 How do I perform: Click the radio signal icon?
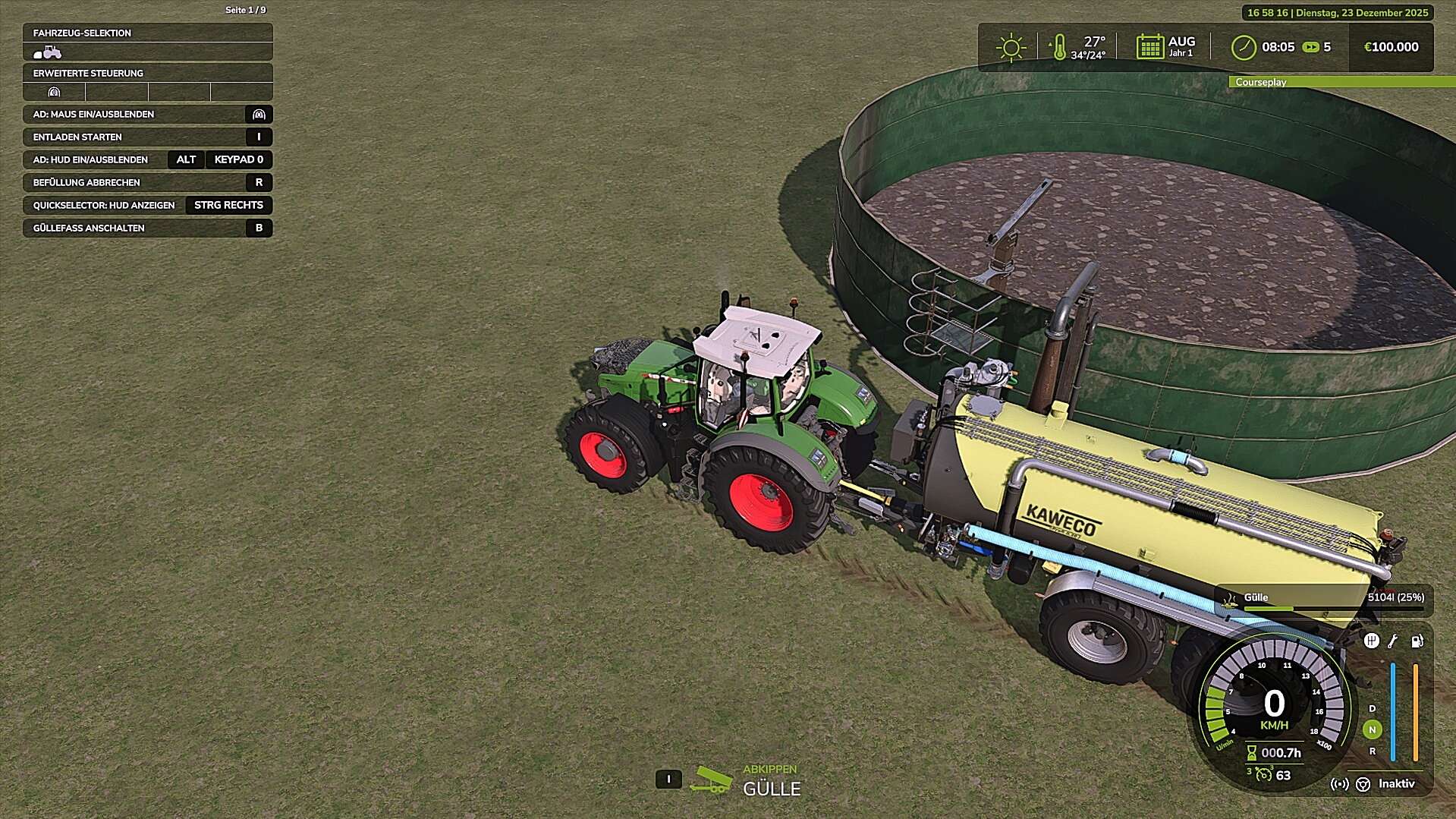pyautogui.click(x=1340, y=784)
